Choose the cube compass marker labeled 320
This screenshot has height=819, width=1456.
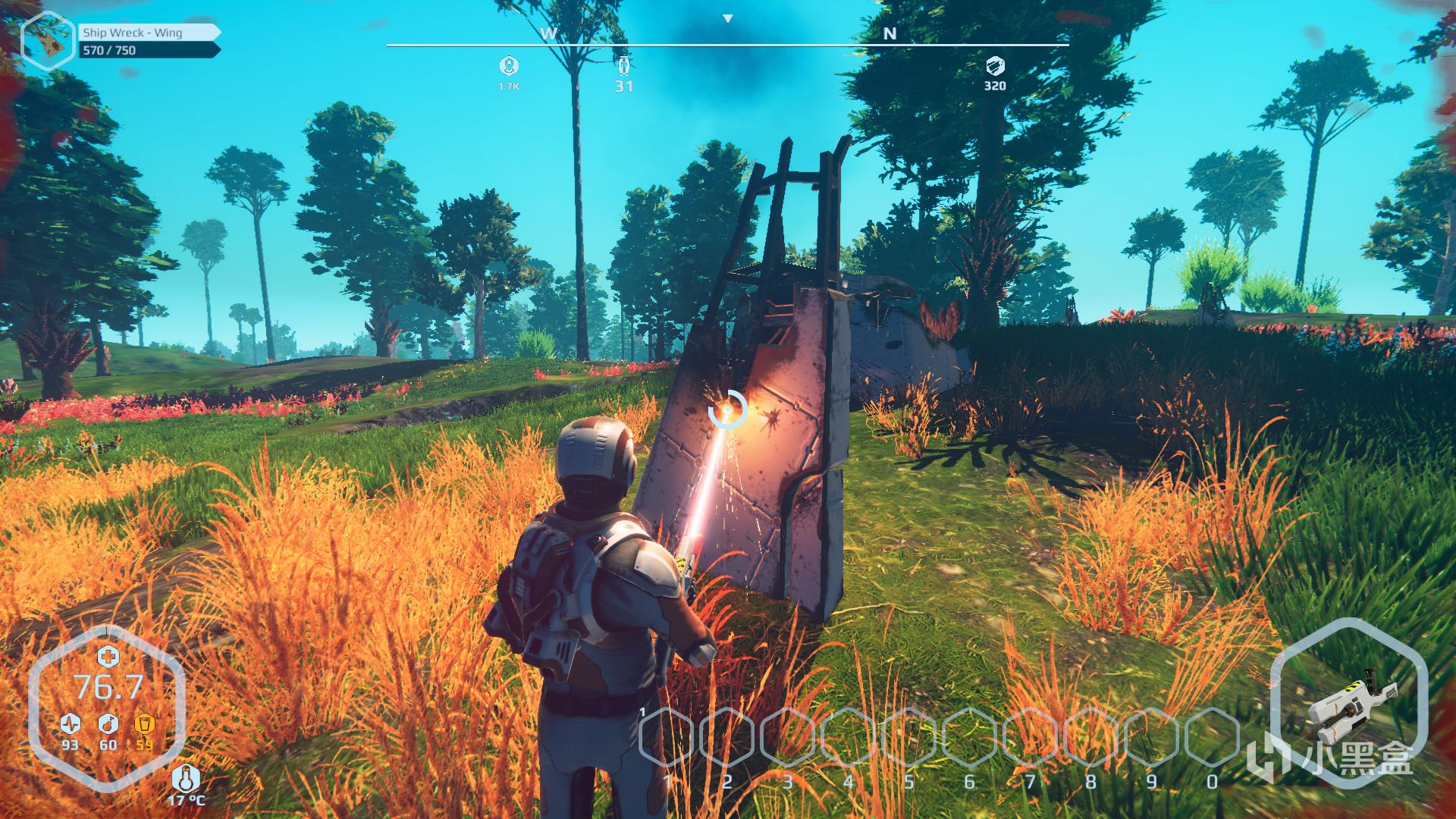tap(994, 66)
